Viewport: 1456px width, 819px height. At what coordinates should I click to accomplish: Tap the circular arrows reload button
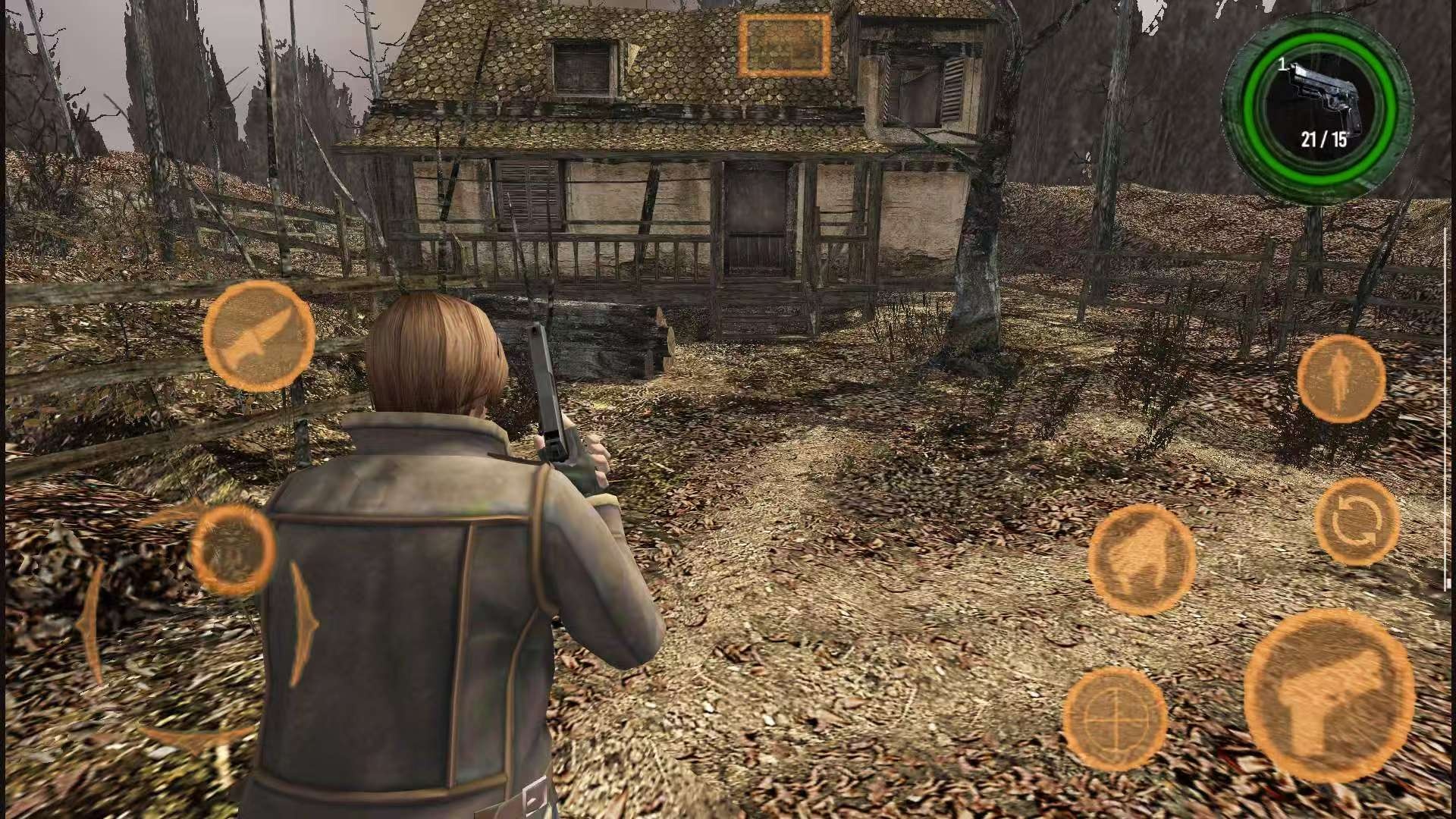point(1357,522)
